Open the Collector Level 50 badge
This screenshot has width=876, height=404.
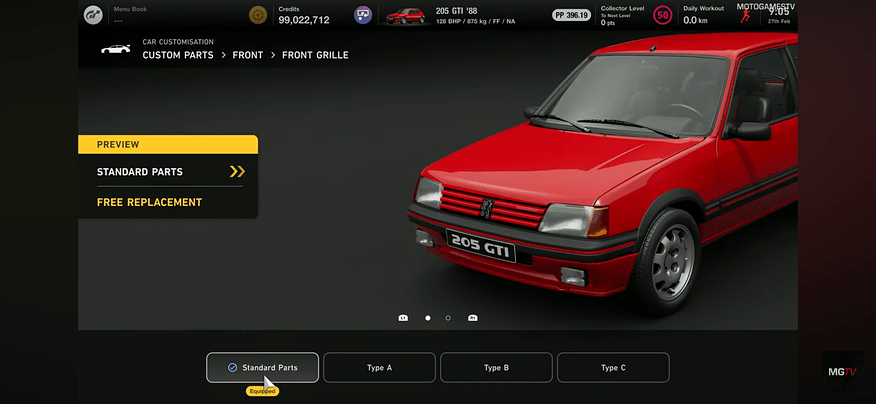tap(662, 15)
